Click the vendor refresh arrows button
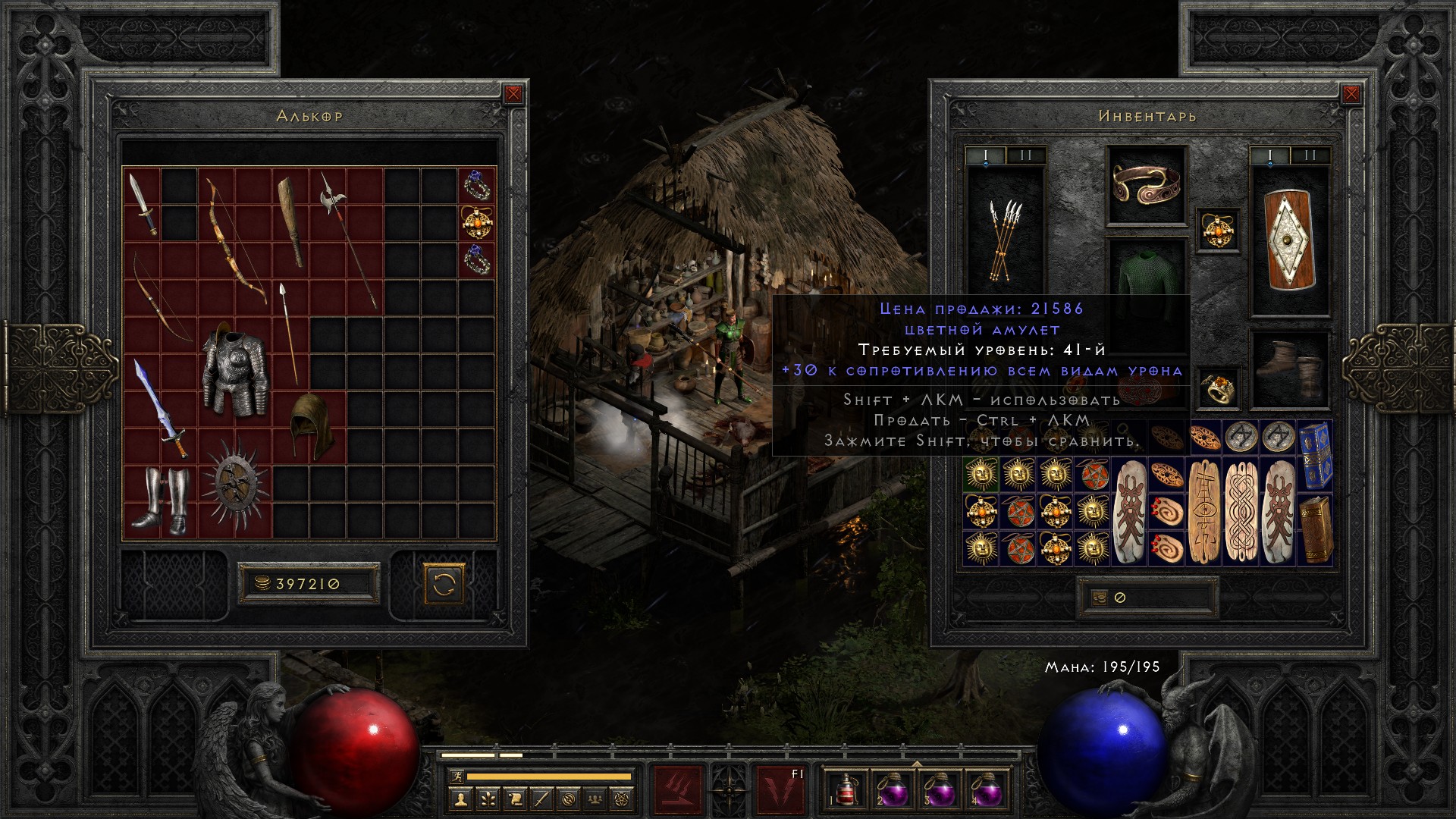1456x819 pixels. click(x=444, y=584)
